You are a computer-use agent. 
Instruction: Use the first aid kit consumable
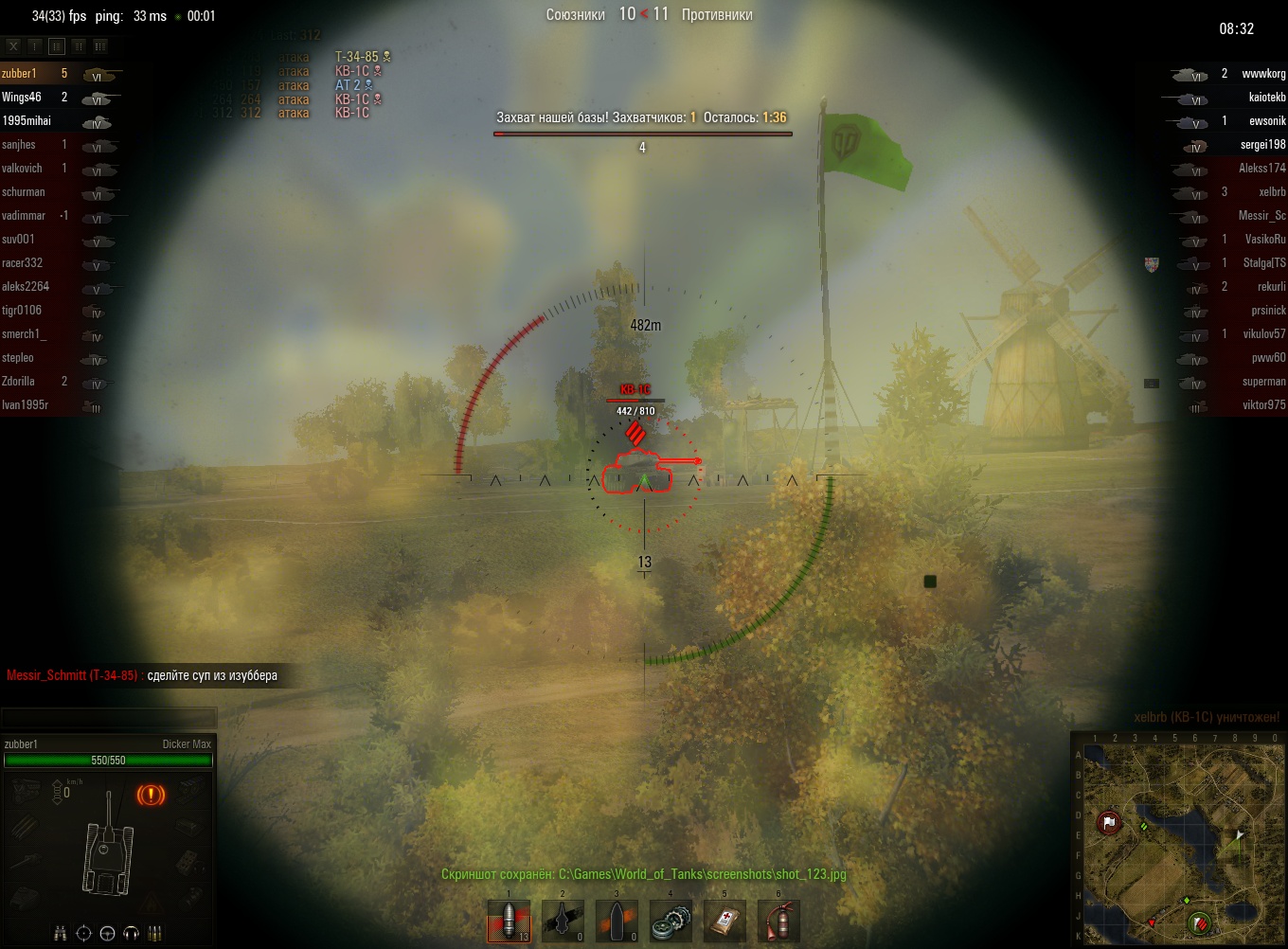pyautogui.click(x=724, y=922)
